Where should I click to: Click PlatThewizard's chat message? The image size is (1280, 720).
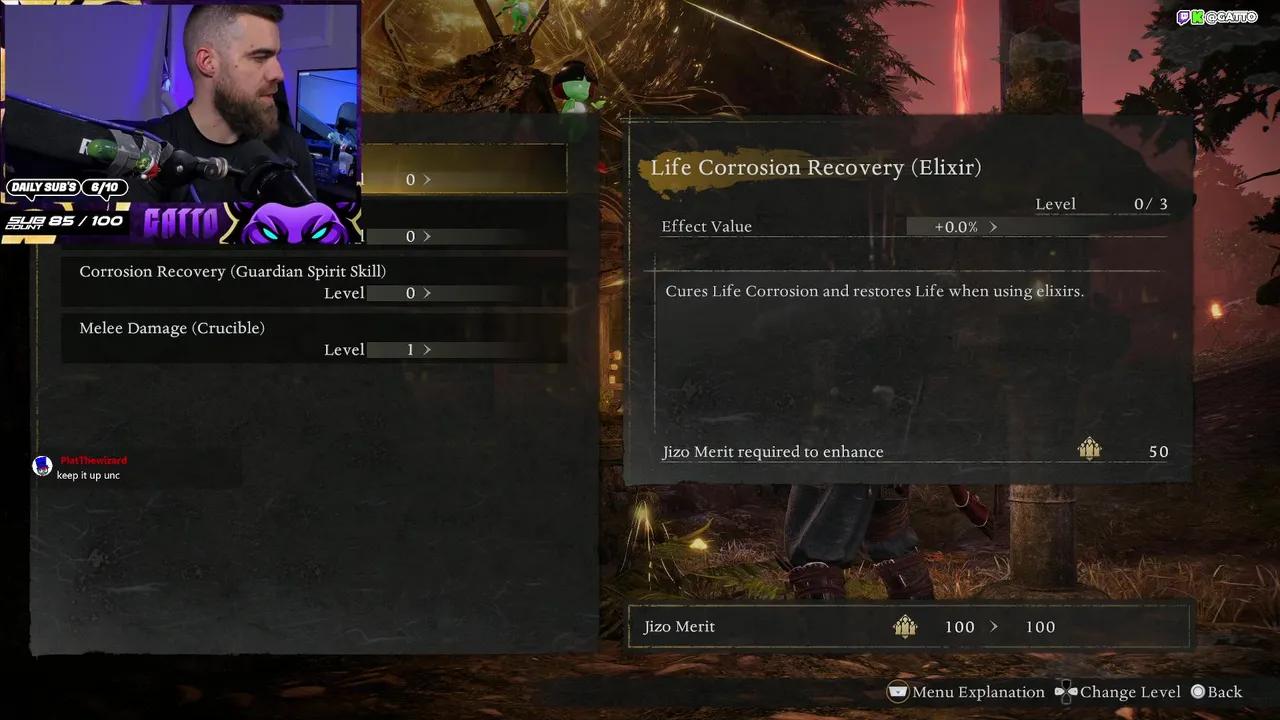point(88,475)
